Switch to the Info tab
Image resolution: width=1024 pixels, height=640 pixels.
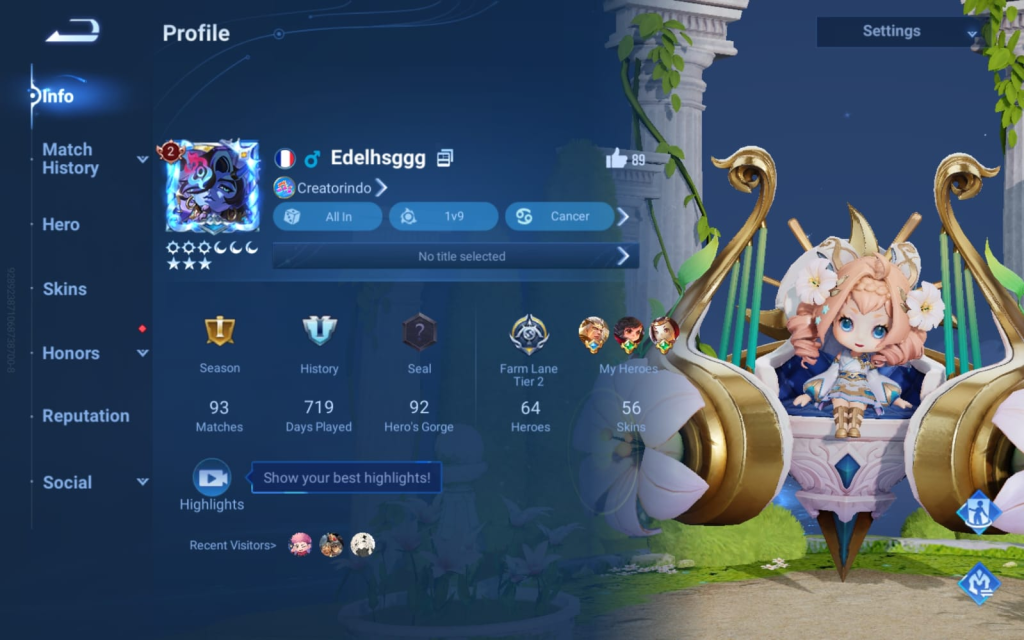click(59, 97)
